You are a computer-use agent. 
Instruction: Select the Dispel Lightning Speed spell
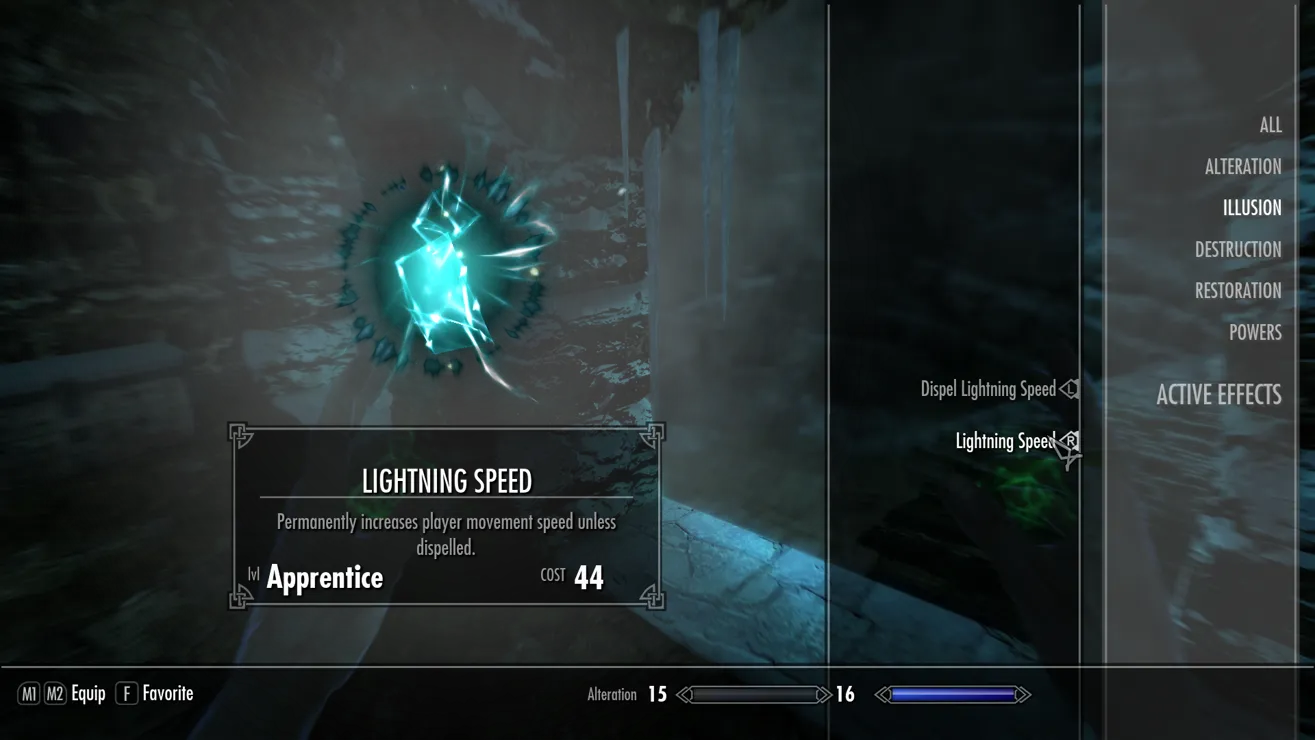pos(988,389)
